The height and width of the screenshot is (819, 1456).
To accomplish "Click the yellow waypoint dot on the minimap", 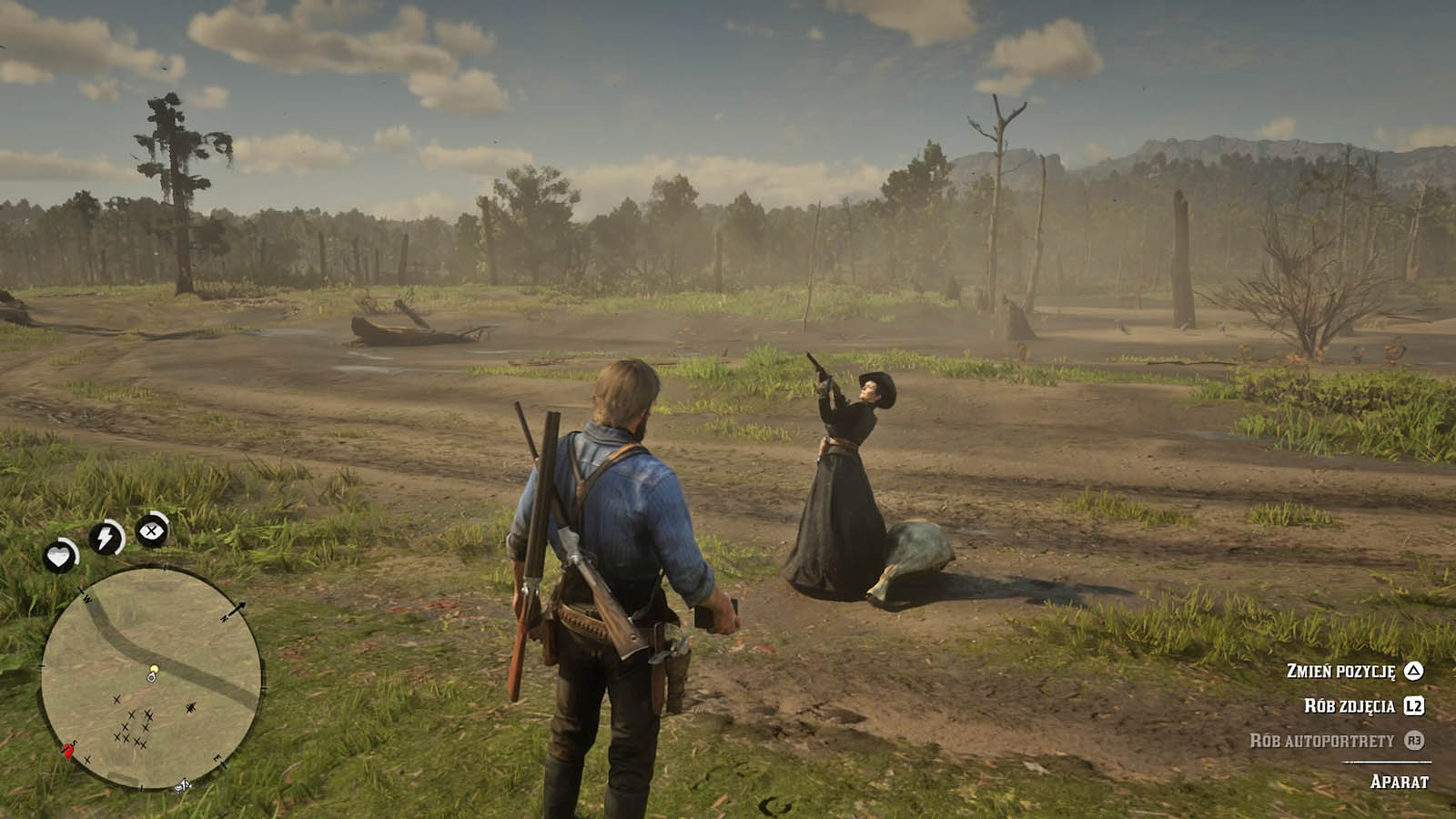I will pos(154,666).
